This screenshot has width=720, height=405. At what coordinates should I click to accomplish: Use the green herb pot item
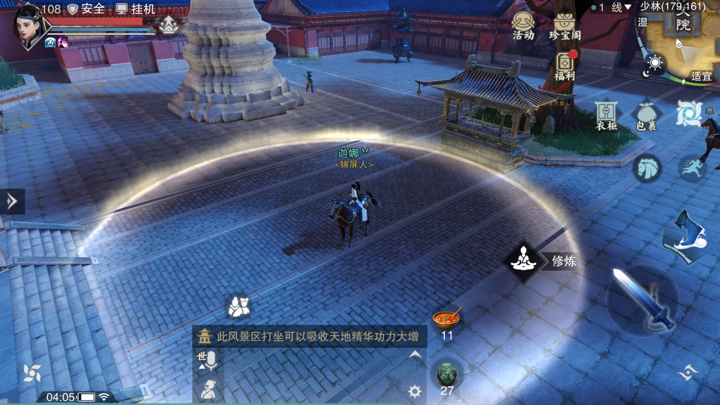coord(447,374)
